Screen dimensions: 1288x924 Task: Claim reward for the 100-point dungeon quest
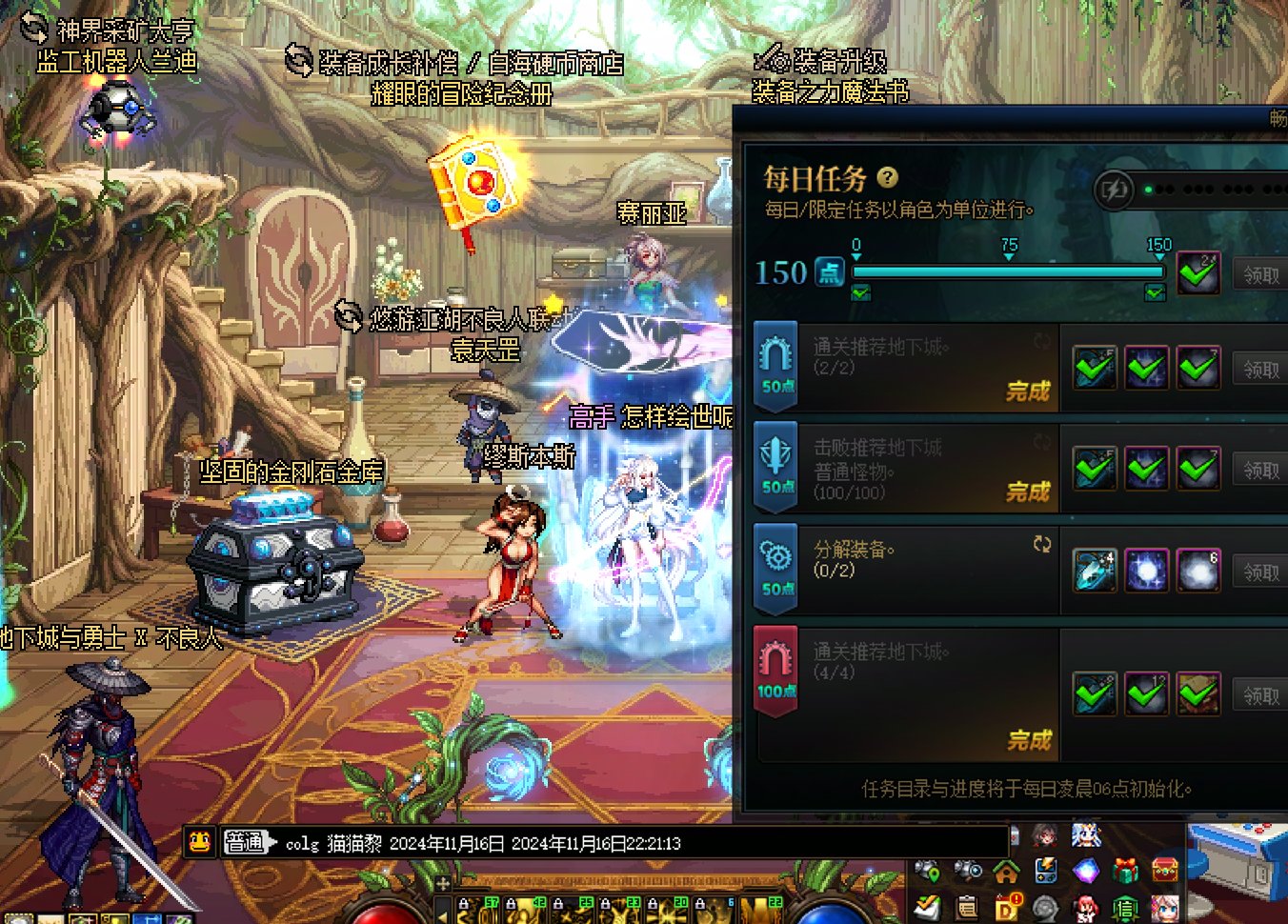click(x=1260, y=695)
